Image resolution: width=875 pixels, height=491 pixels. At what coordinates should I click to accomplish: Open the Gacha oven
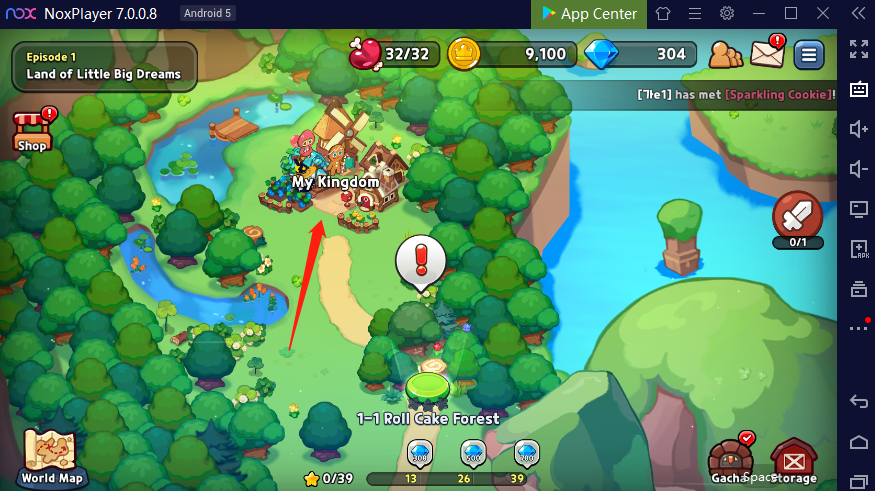731,459
